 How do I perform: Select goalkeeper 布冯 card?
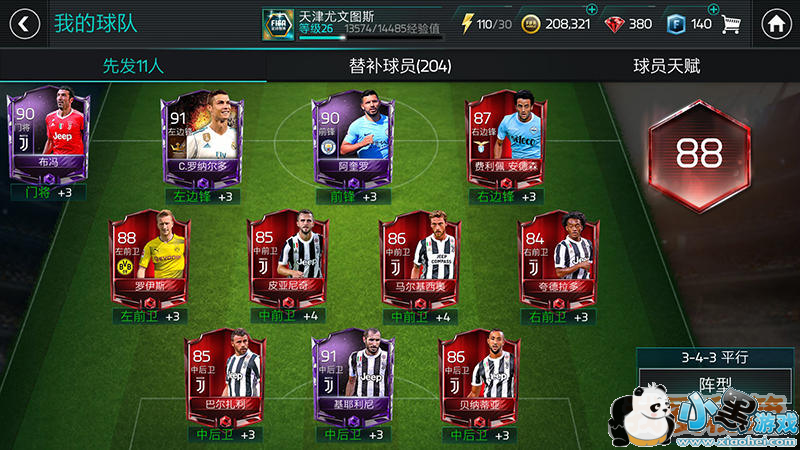(x=48, y=137)
